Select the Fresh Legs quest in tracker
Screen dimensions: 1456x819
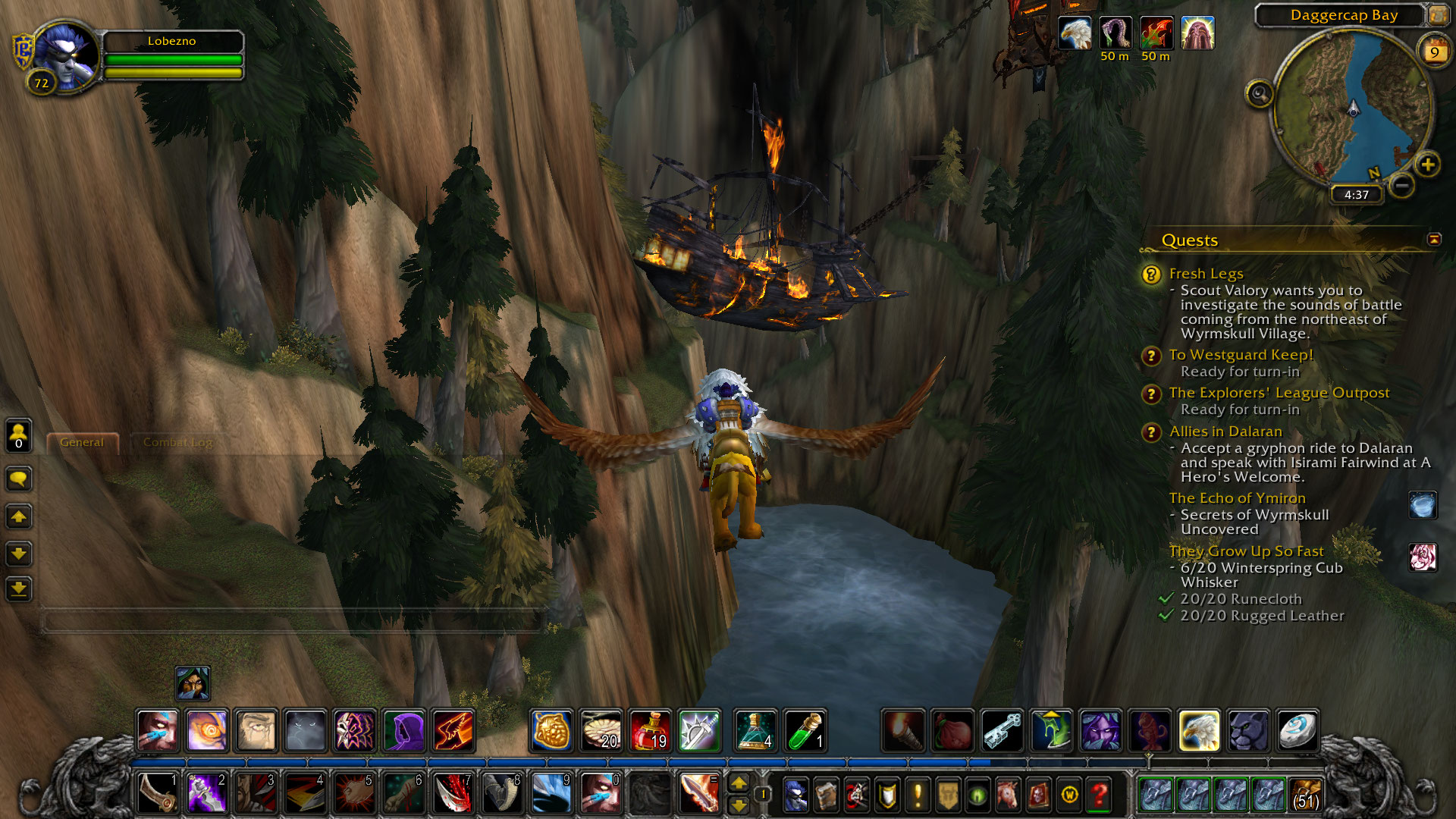[x=1206, y=274]
